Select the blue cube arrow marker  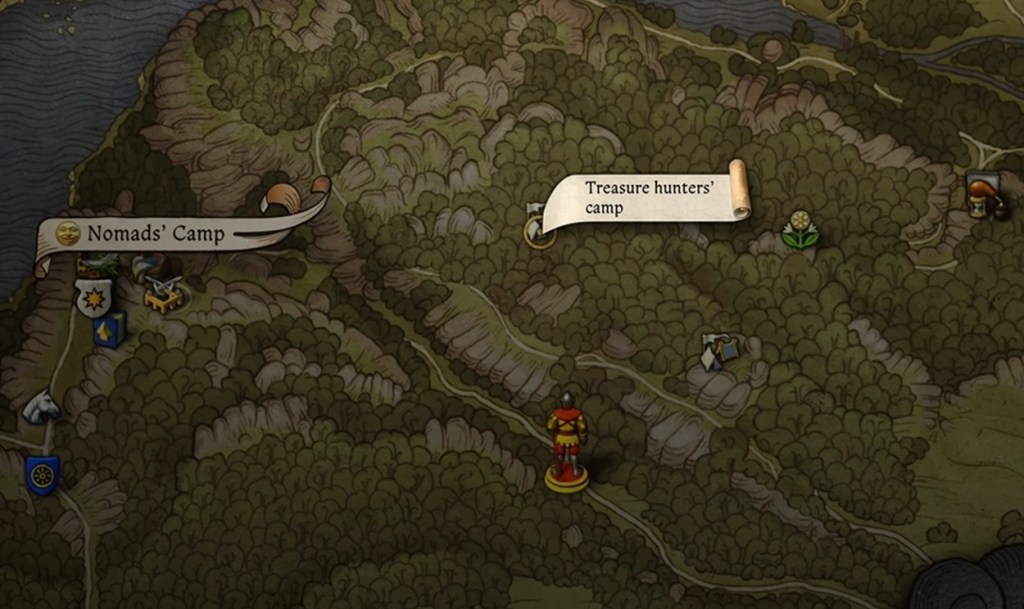pos(110,329)
